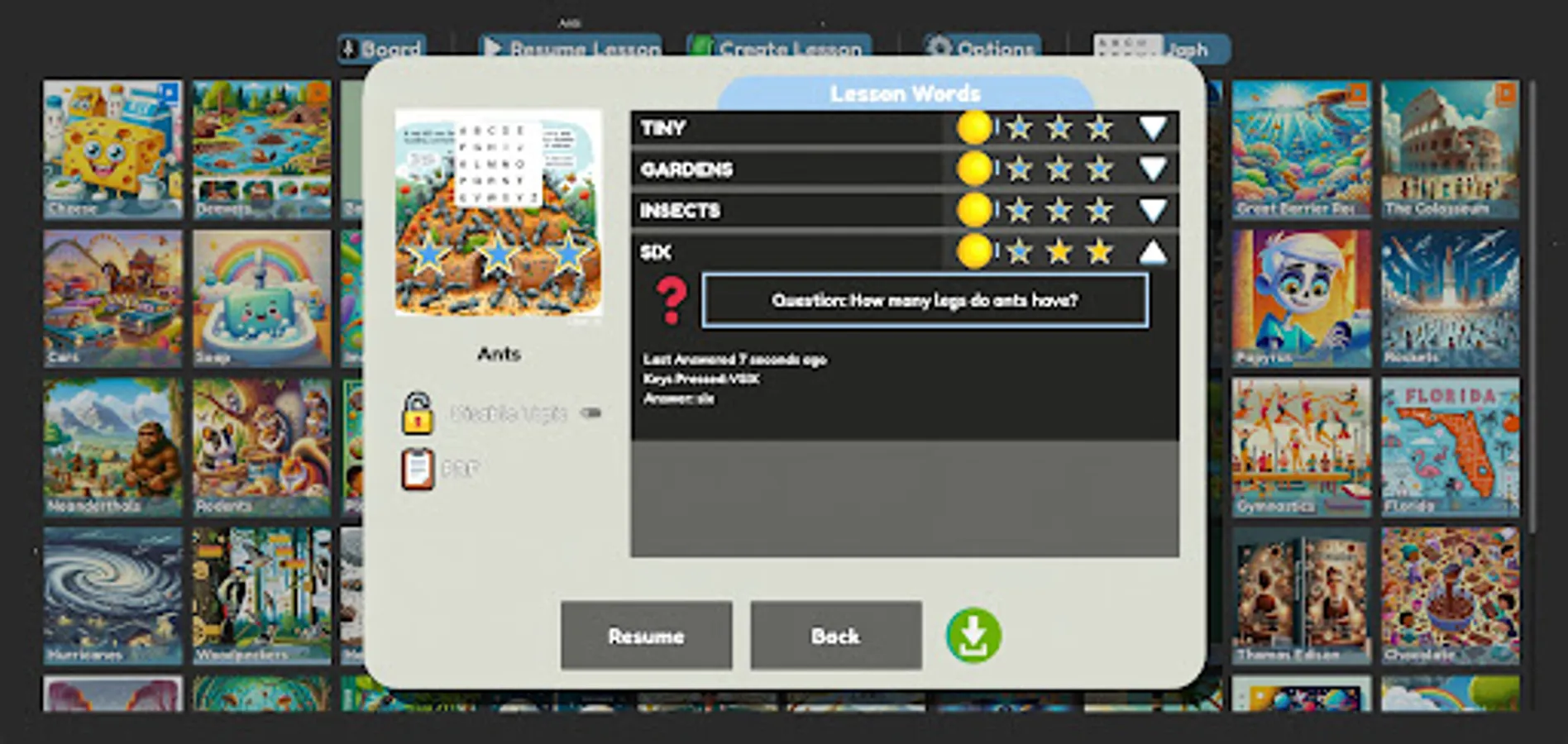This screenshot has height=744, width=1568.
Task: Click the microphone icon on the Board button
Action: coord(349,48)
